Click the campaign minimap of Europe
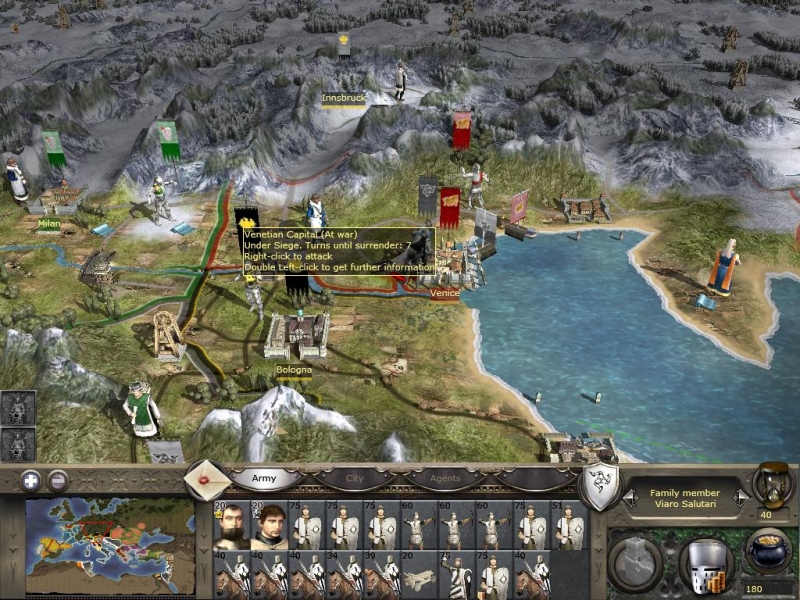 coord(110,547)
